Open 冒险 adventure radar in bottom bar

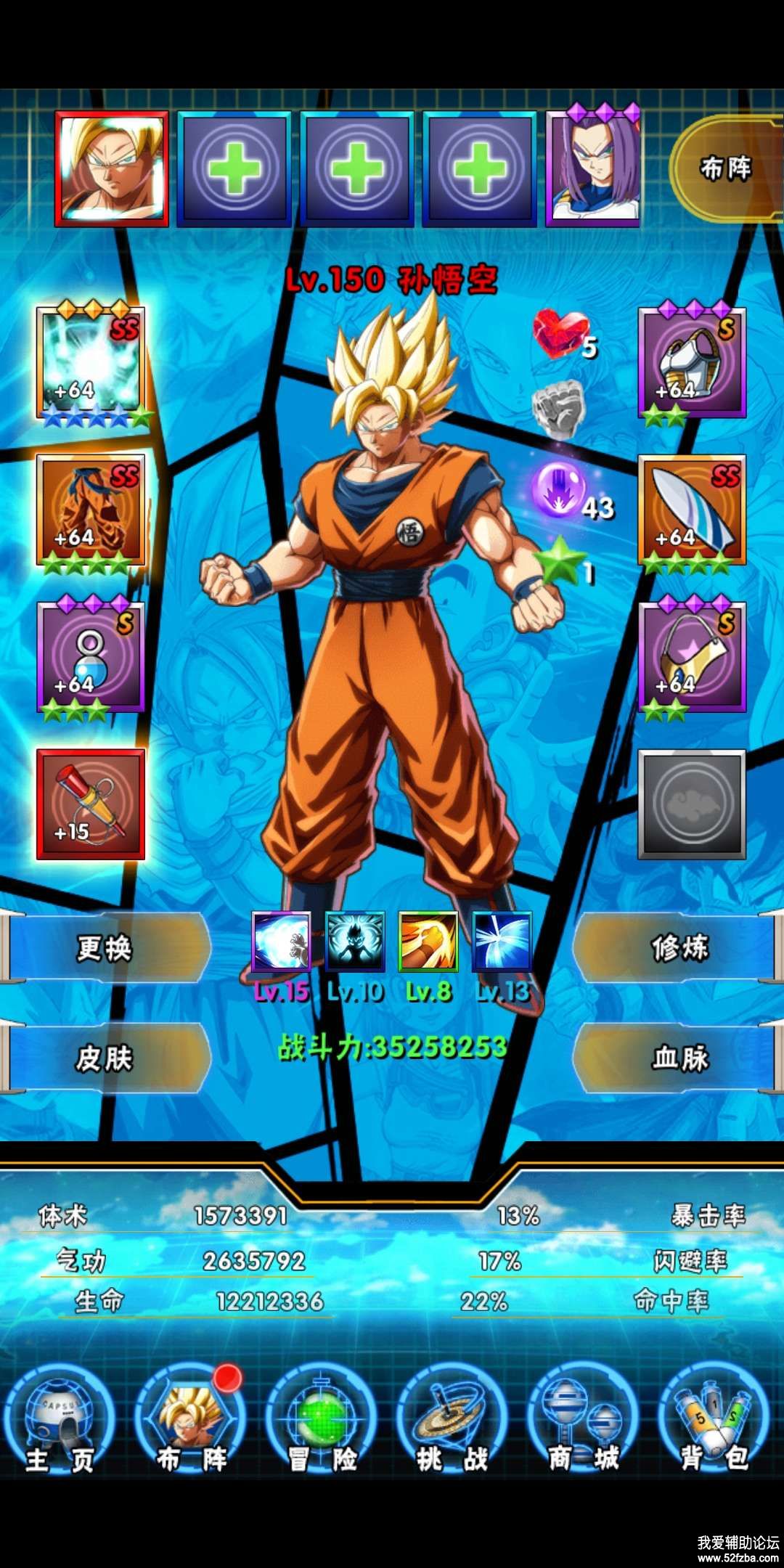click(x=322, y=1424)
